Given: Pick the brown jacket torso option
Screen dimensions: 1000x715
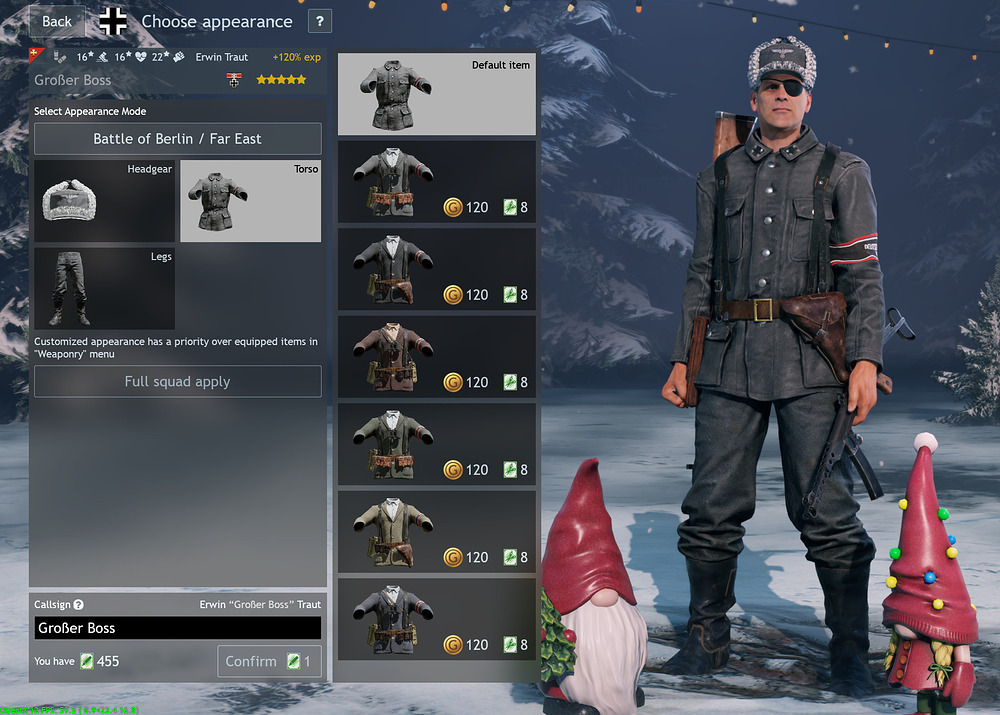Looking at the screenshot, I should 437,357.
